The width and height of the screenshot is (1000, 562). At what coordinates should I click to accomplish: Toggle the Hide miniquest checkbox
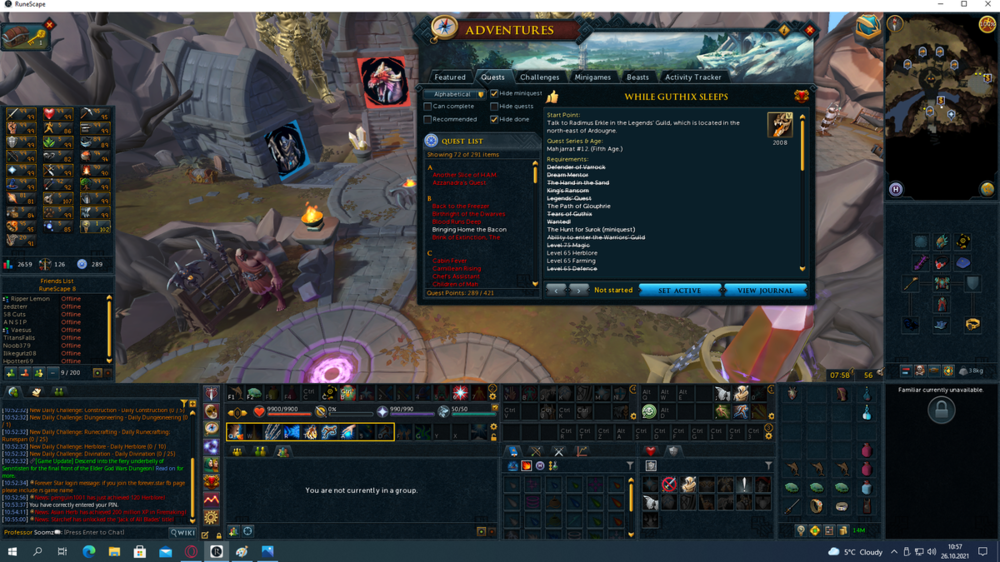click(x=494, y=94)
